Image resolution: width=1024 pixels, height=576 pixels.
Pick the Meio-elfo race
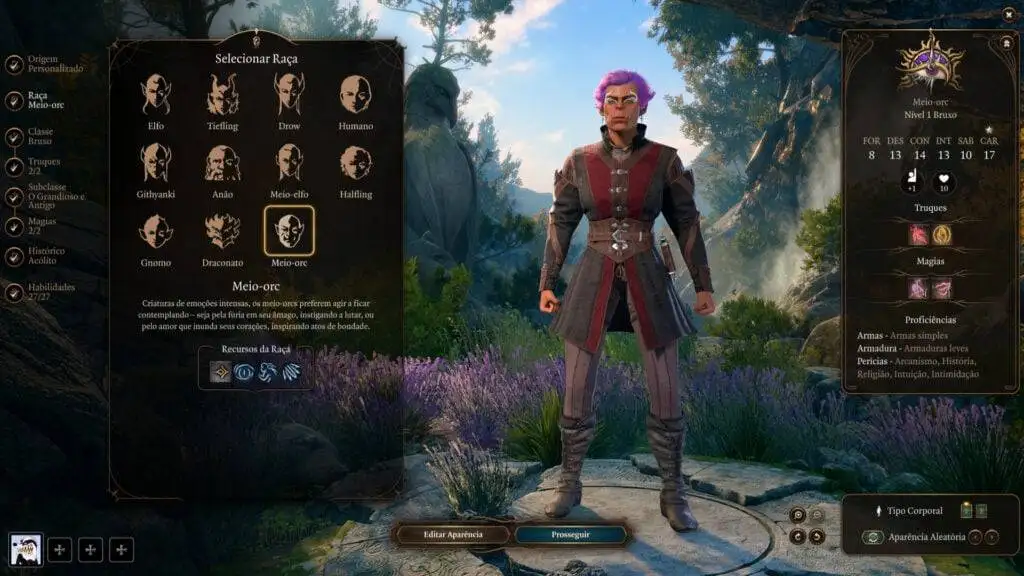click(289, 163)
